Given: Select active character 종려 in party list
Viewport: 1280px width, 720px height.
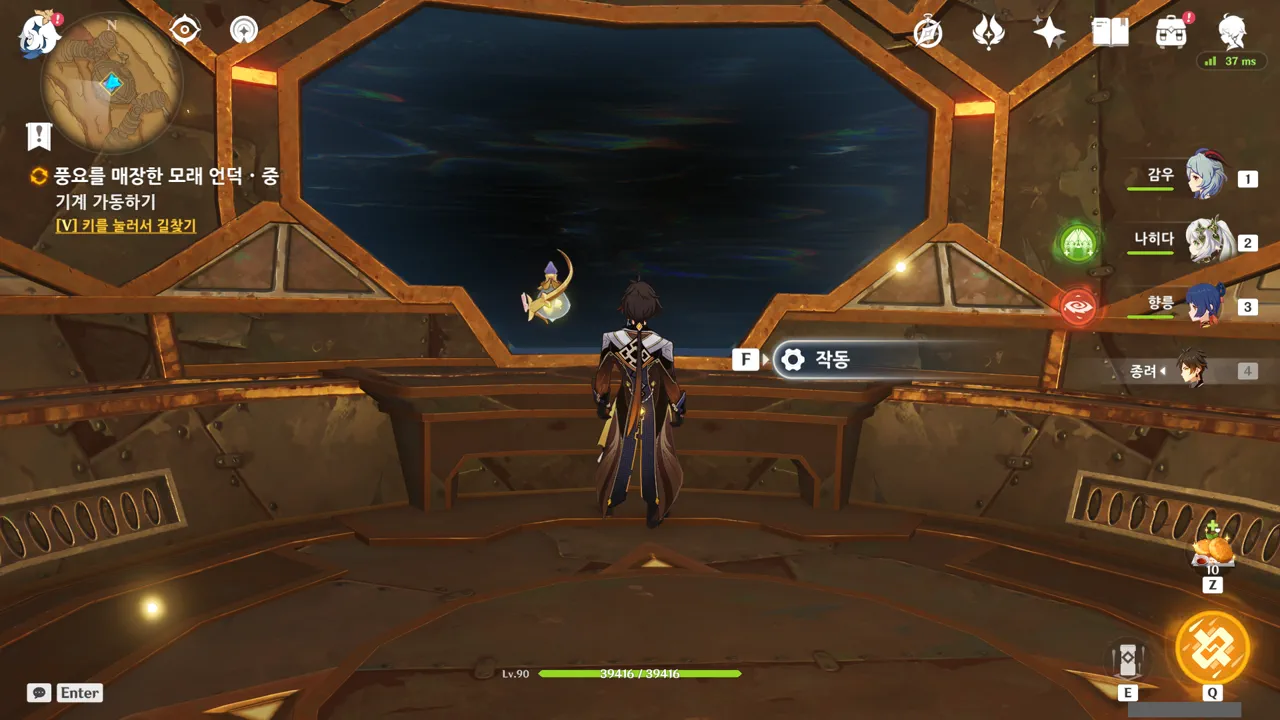Looking at the screenshot, I should [1190, 370].
